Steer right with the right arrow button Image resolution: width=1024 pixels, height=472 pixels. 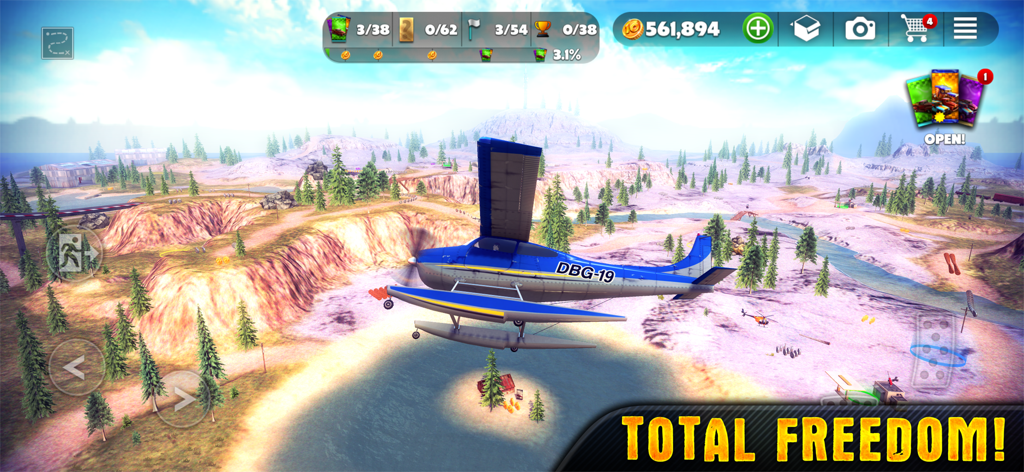(184, 399)
